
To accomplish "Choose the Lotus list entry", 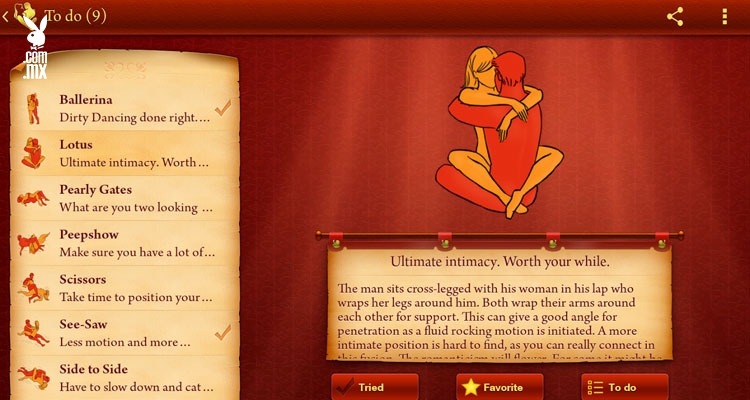I will pos(125,153).
